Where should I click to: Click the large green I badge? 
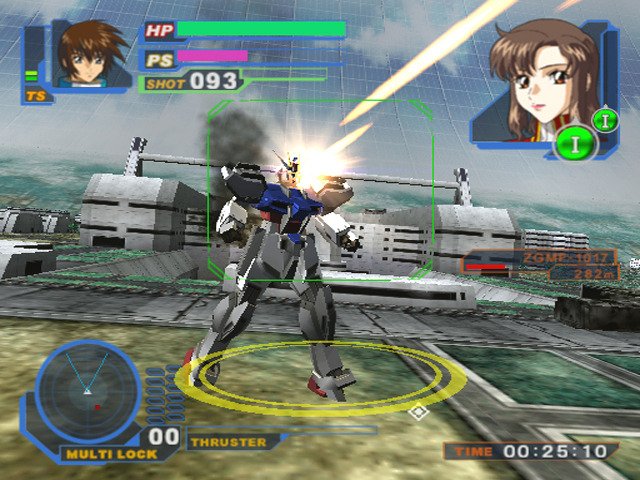pos(576,144)
